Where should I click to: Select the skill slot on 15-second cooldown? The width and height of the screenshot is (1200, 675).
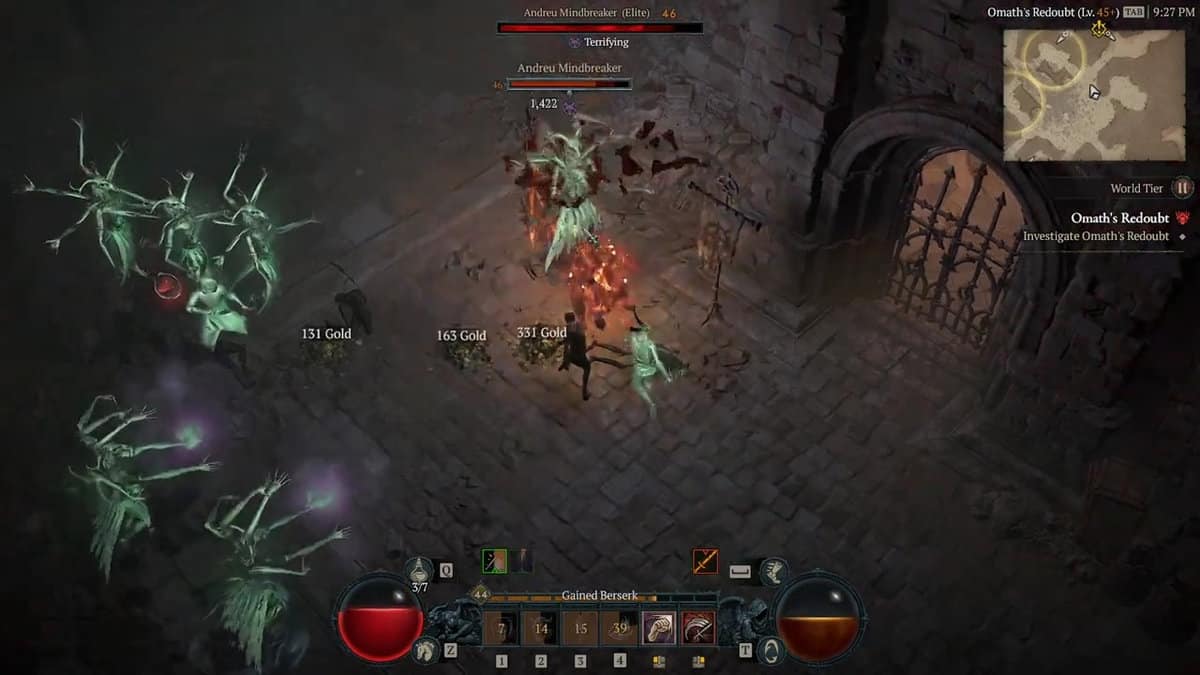580,629
